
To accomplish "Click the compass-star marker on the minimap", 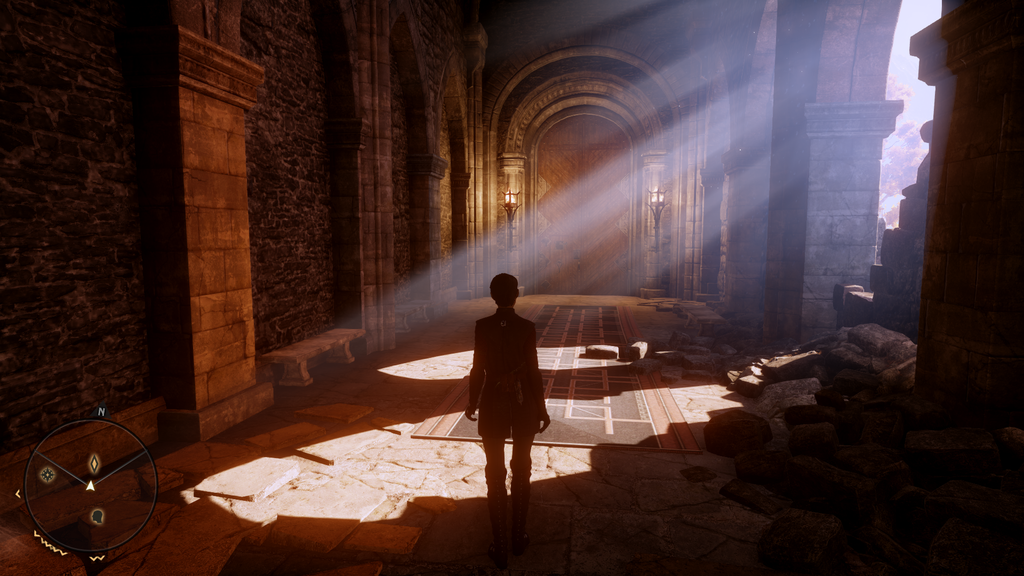I will coord(47,474).
